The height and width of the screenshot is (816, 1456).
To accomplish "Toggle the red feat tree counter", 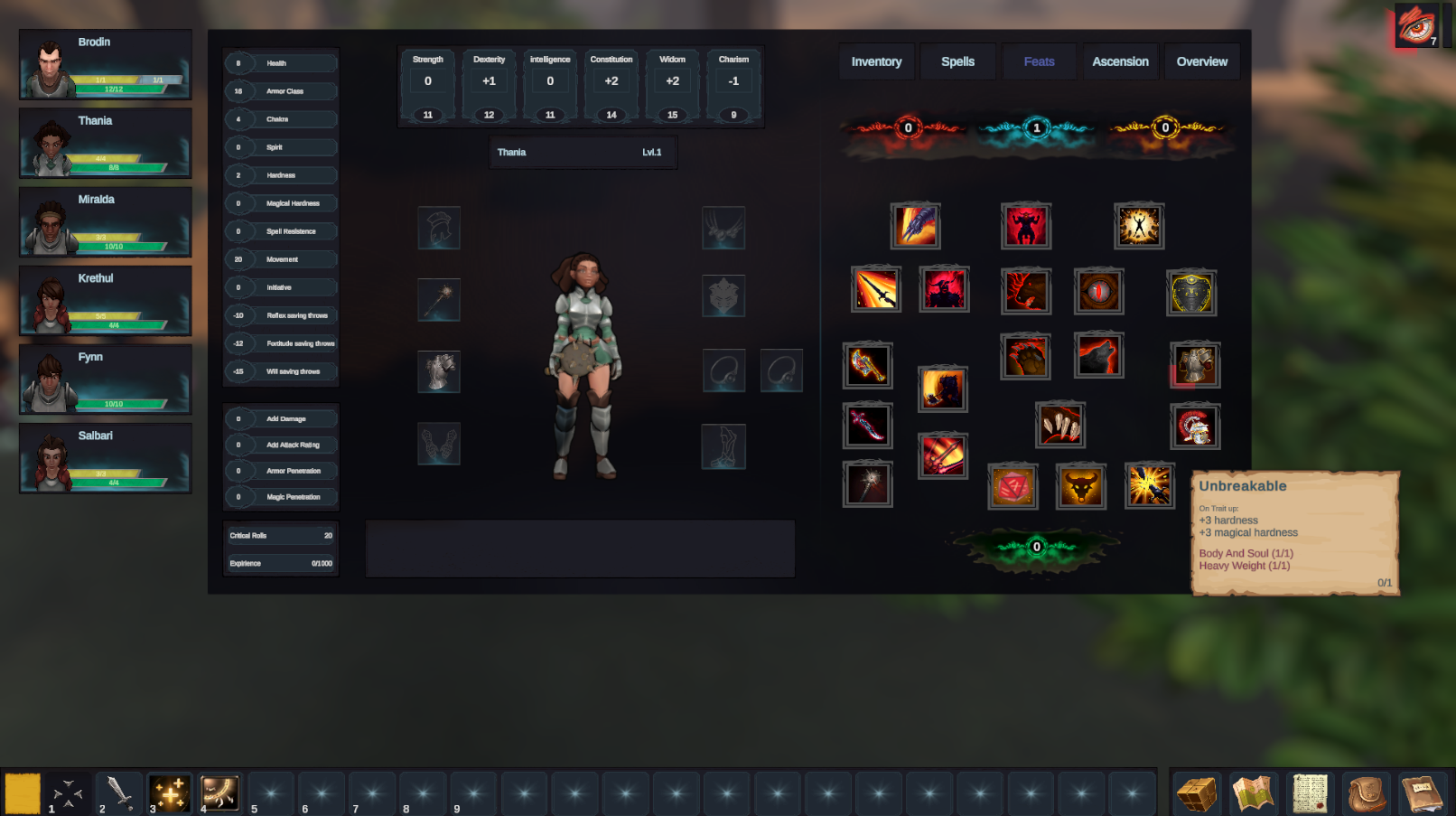I will click(906, 128).
